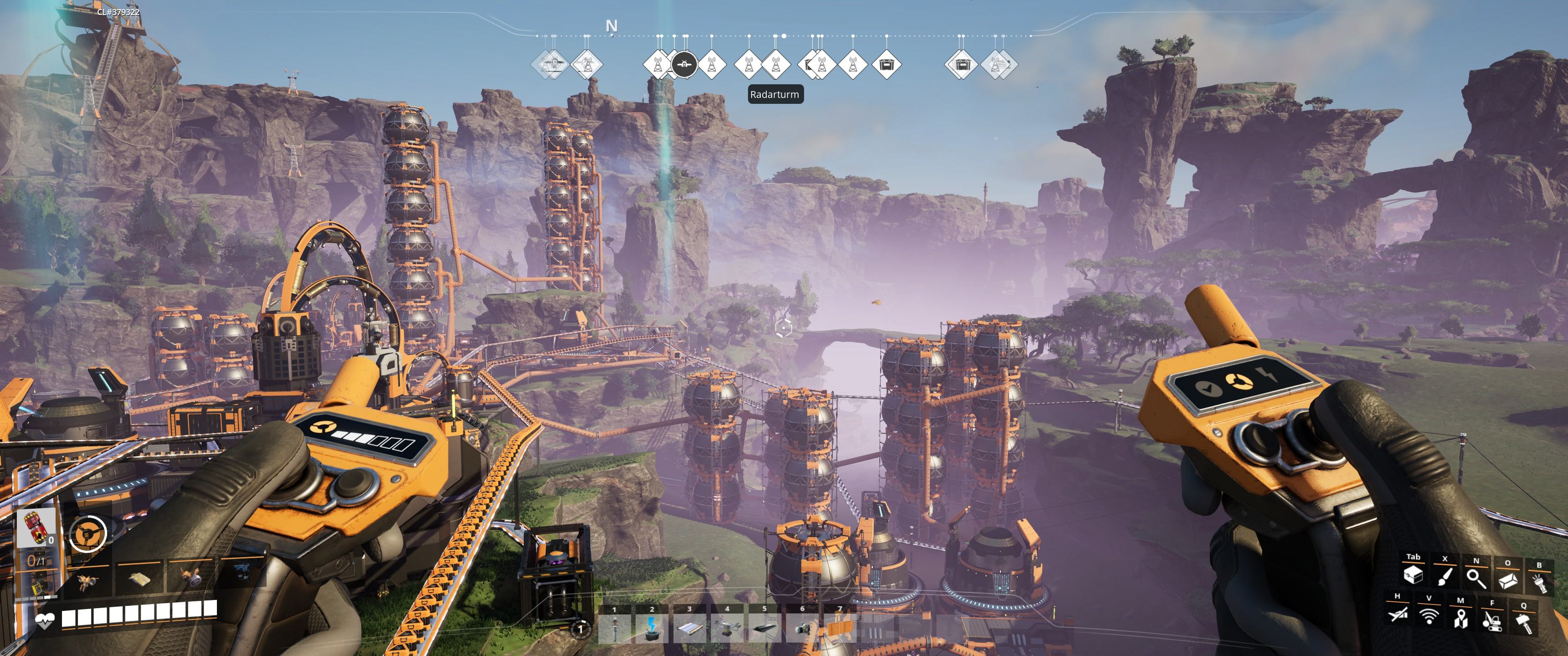
Task: Activate the wireless signal scanner icon
Action: [x=1429, y=616]
